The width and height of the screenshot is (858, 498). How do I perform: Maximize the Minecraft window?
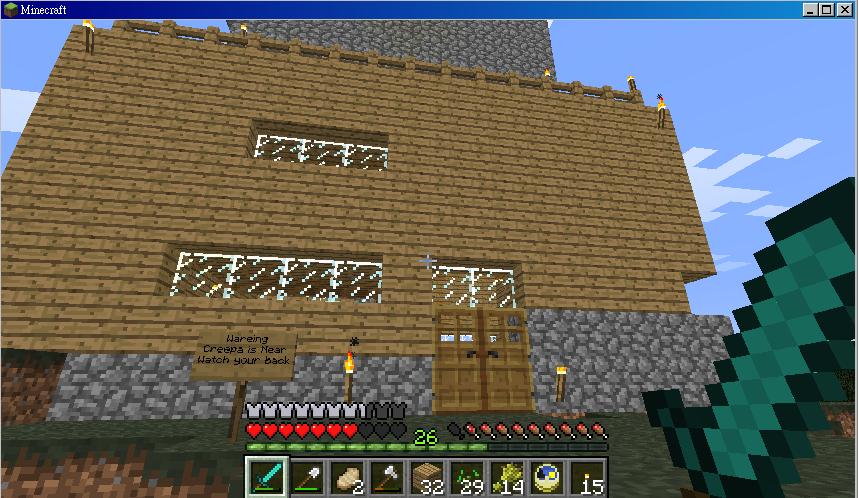[x=828, y=10]
